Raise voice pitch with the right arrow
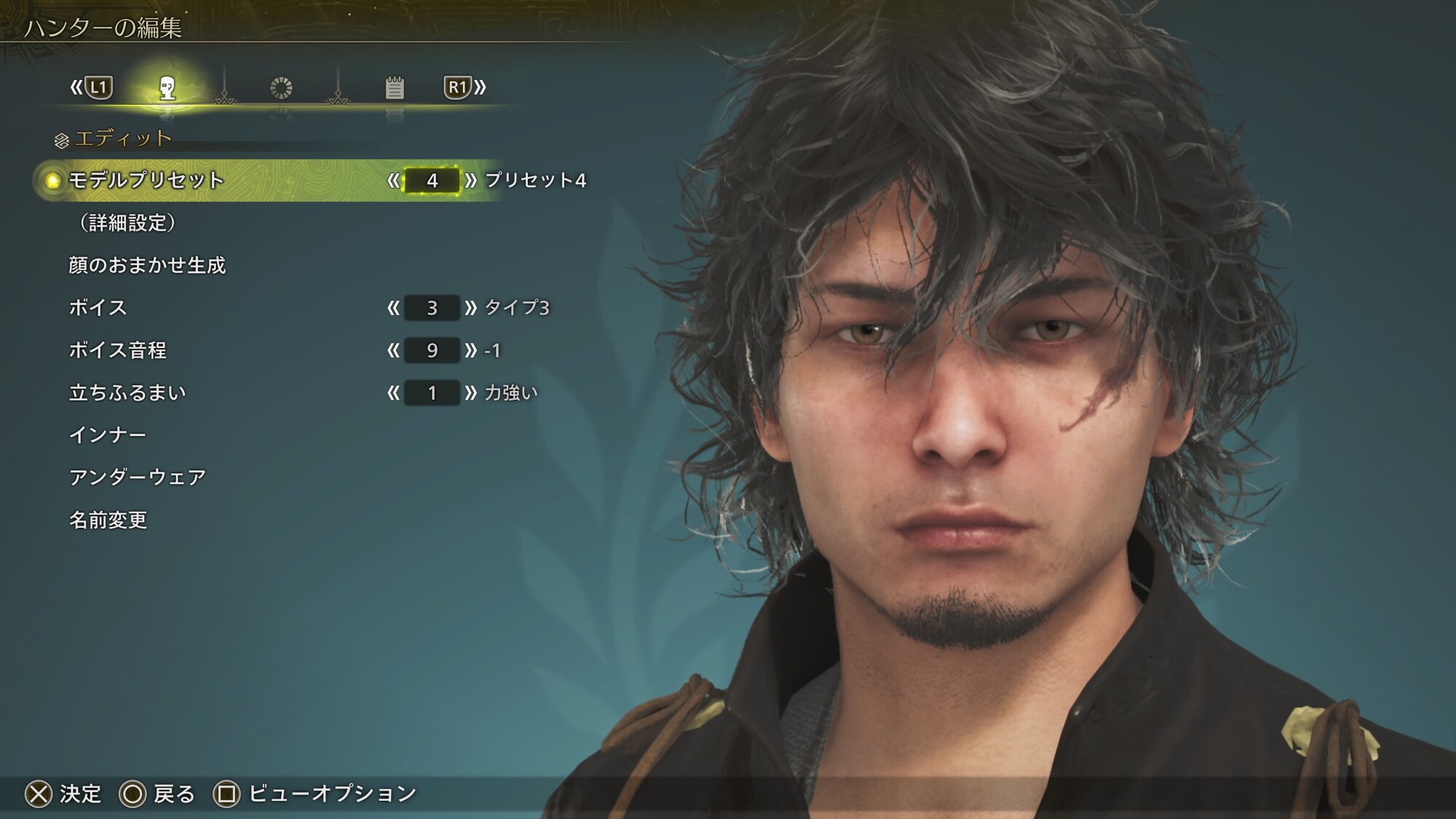Screen dimensions: 1456x819 [x=471, y=351]
